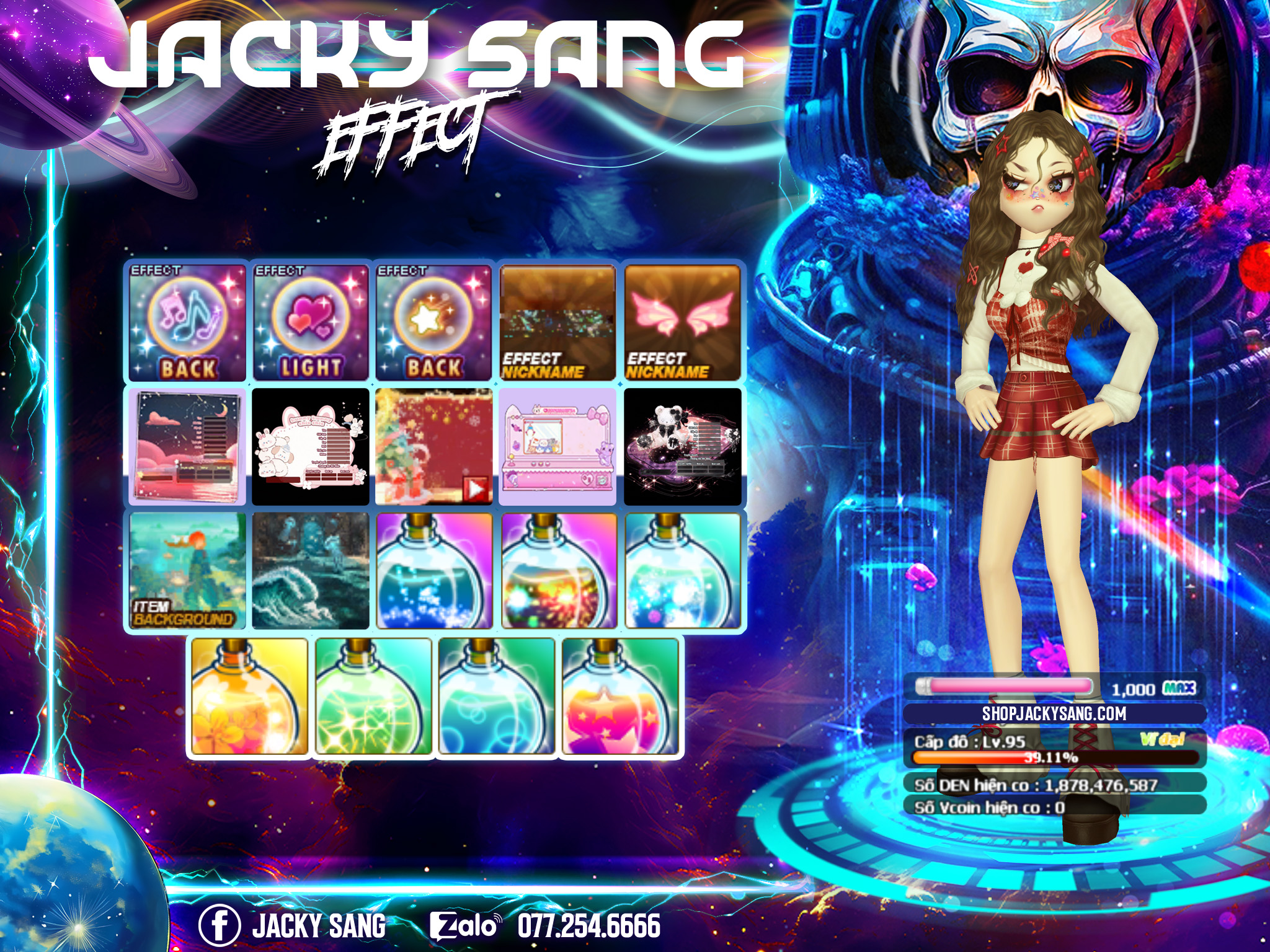The width and height of the screenshot is (1270, 952).
Task: Select the blue bubbles potion bottle
Action: [496, 697]
